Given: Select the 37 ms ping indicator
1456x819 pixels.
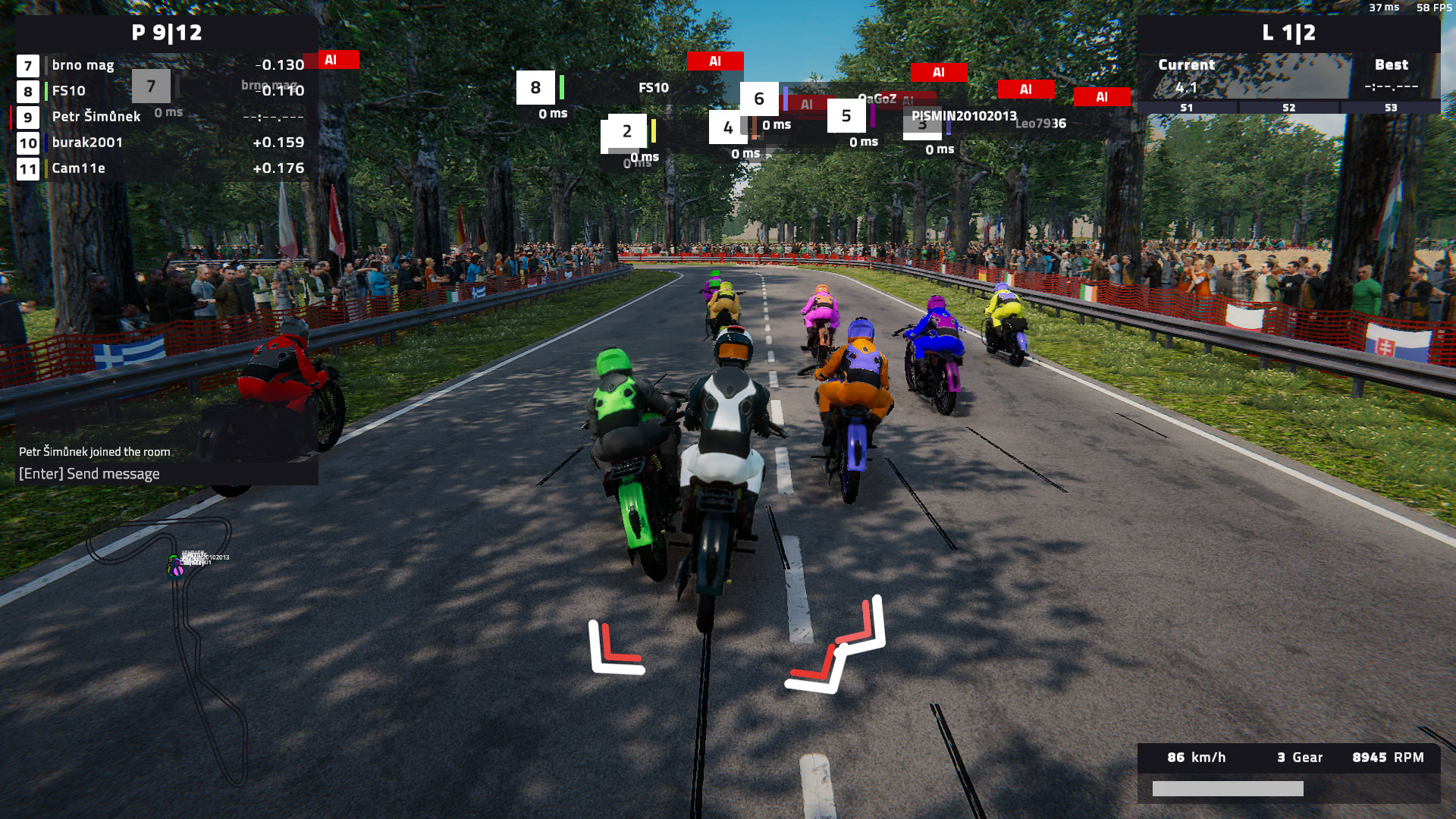Looking at the screenshot, I should (1385, 9).
